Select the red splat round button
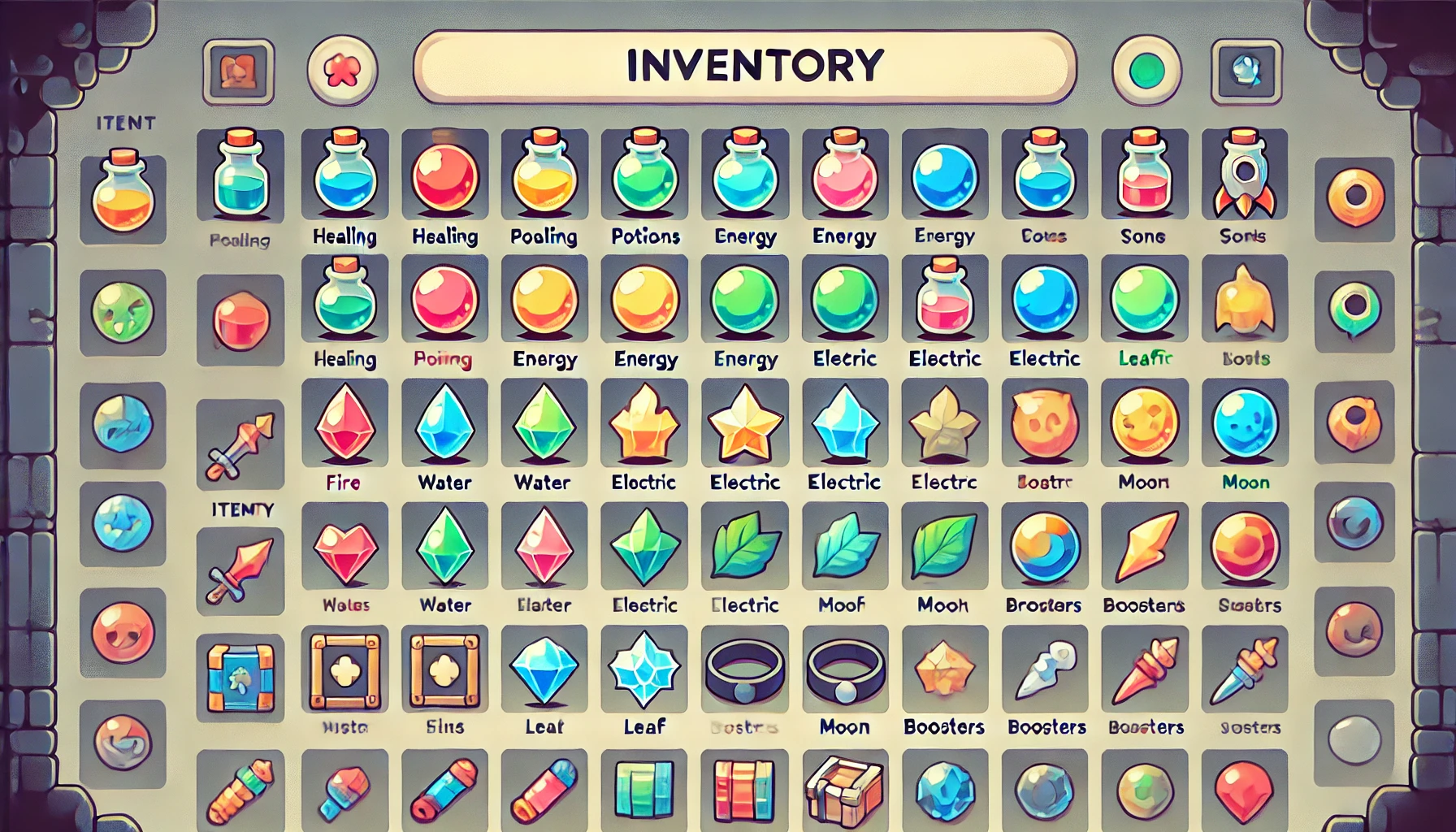Screen dimensions: 1456x832 342,71
